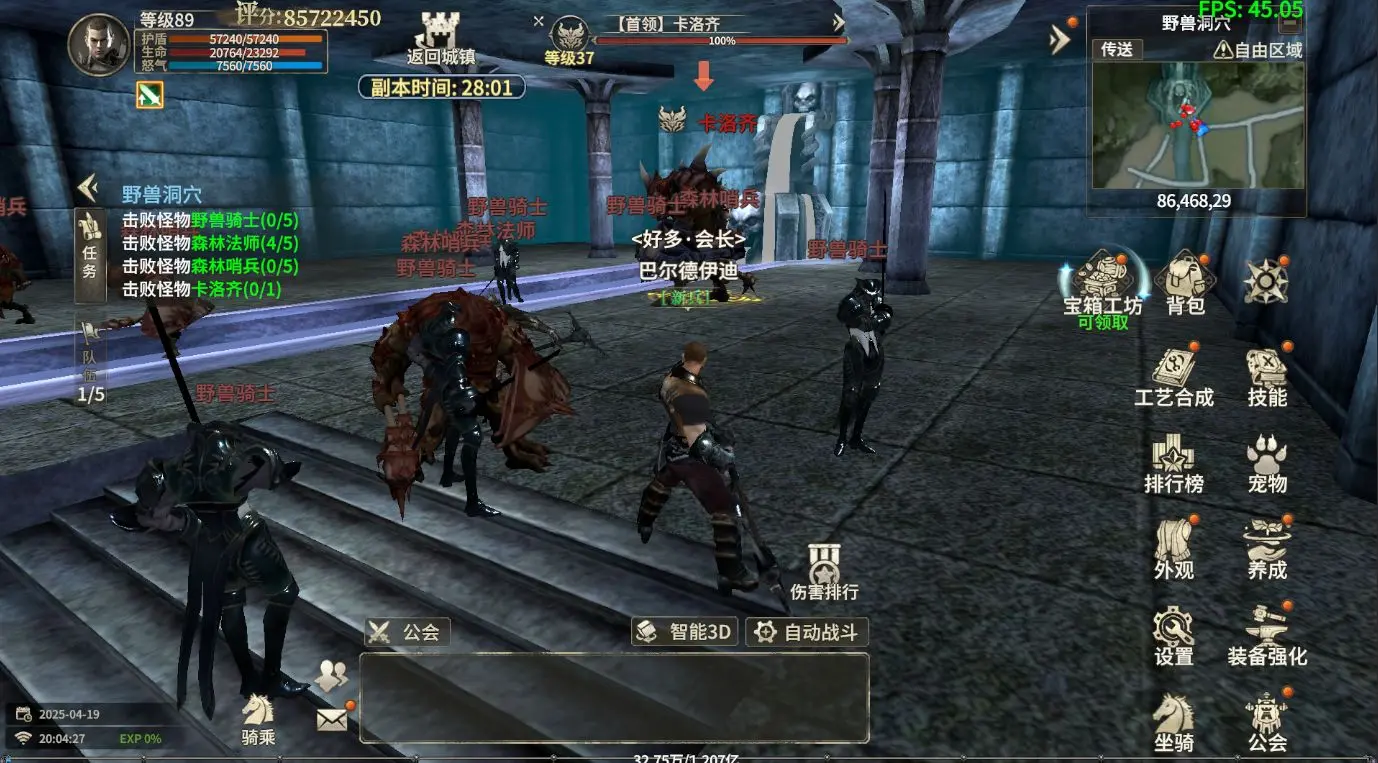
Task: Open 工艺合成 crafting menu
Action: pos(1173,378)
